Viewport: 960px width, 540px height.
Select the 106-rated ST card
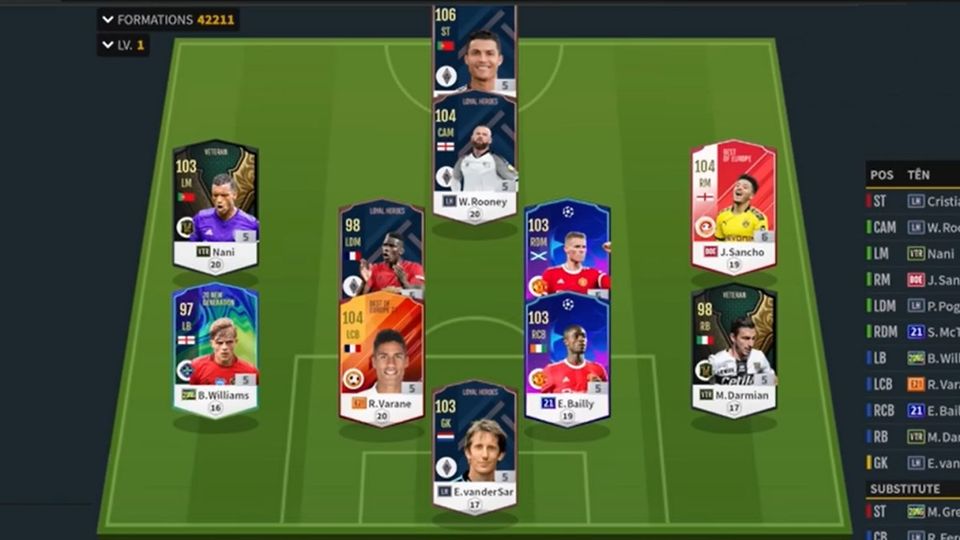(x=474, y=50)
